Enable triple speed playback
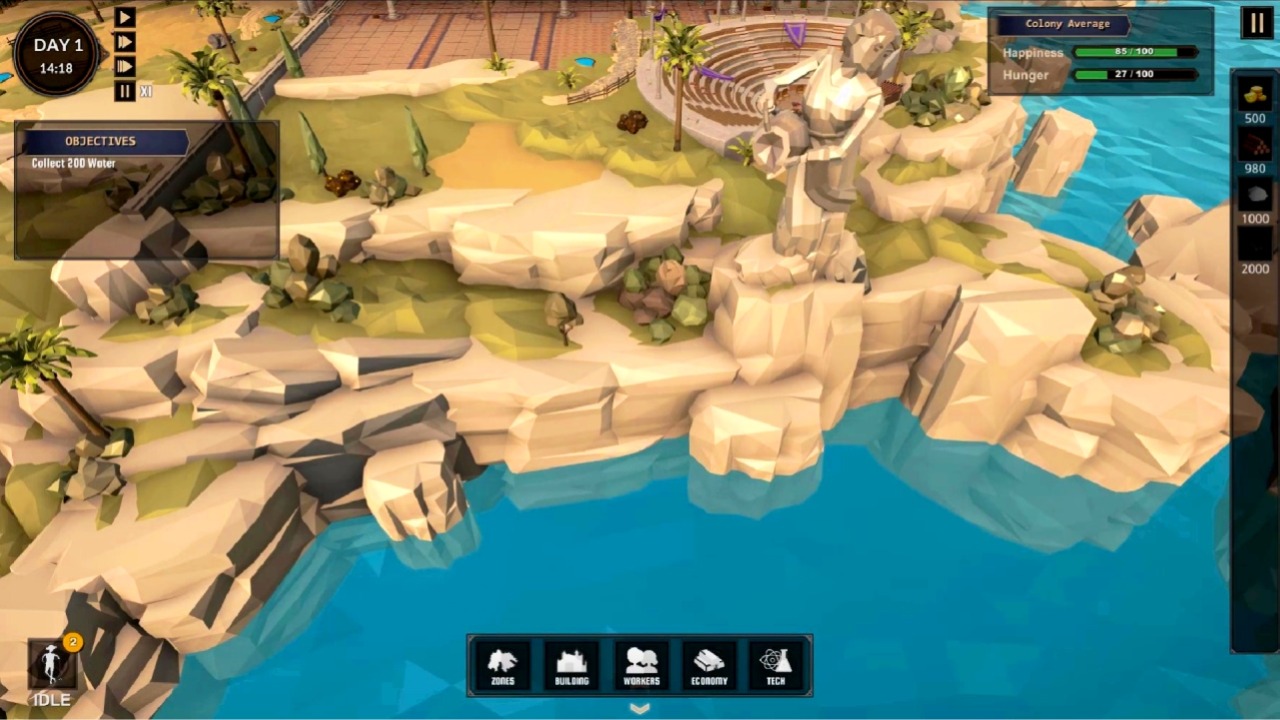 coord(124,66)
